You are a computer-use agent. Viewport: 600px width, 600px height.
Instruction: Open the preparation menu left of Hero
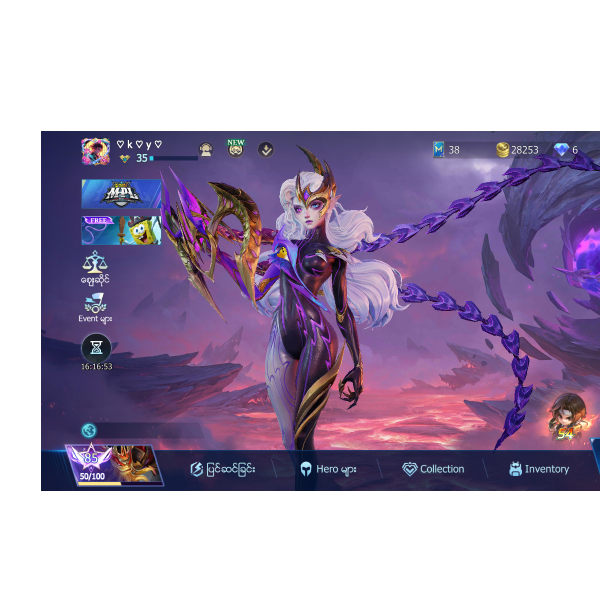click(x=222, y=469)
